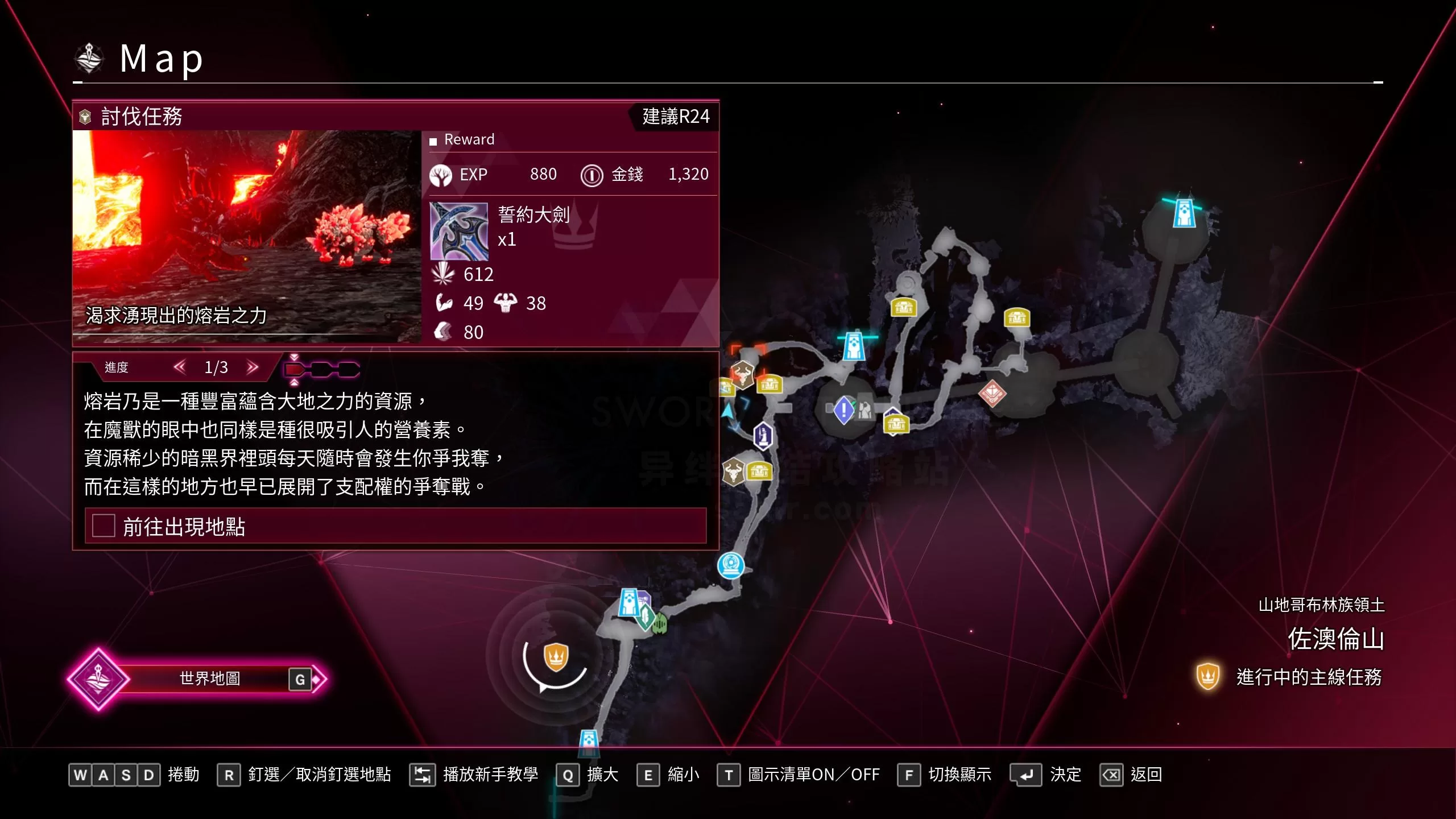1456x819 pixels.
Task: Click the green feather marker on the map
Action: coord(646,616)
